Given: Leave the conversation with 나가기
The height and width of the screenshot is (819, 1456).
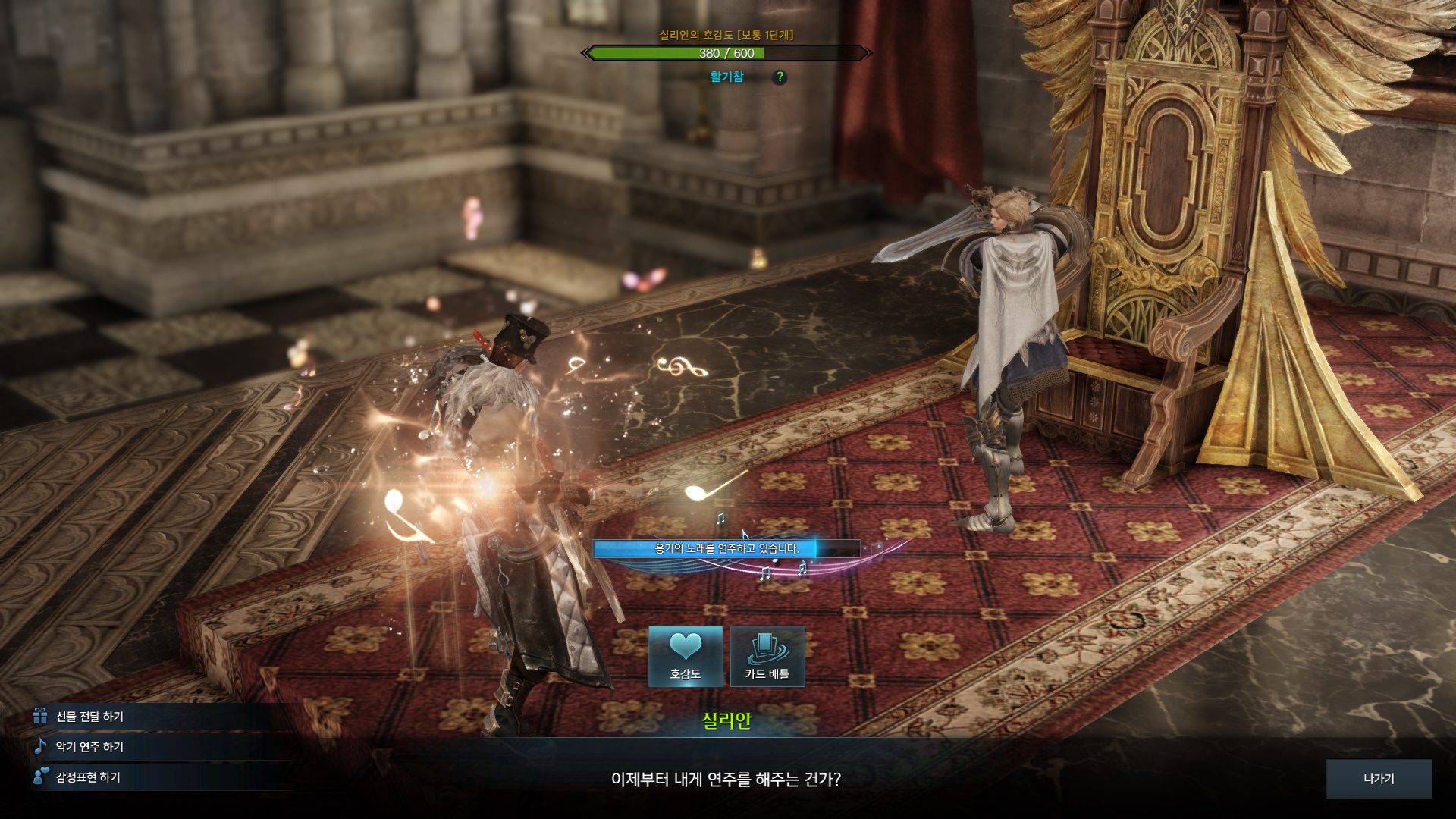Looking at the screenshot, I should click(x=1379, y=779).
